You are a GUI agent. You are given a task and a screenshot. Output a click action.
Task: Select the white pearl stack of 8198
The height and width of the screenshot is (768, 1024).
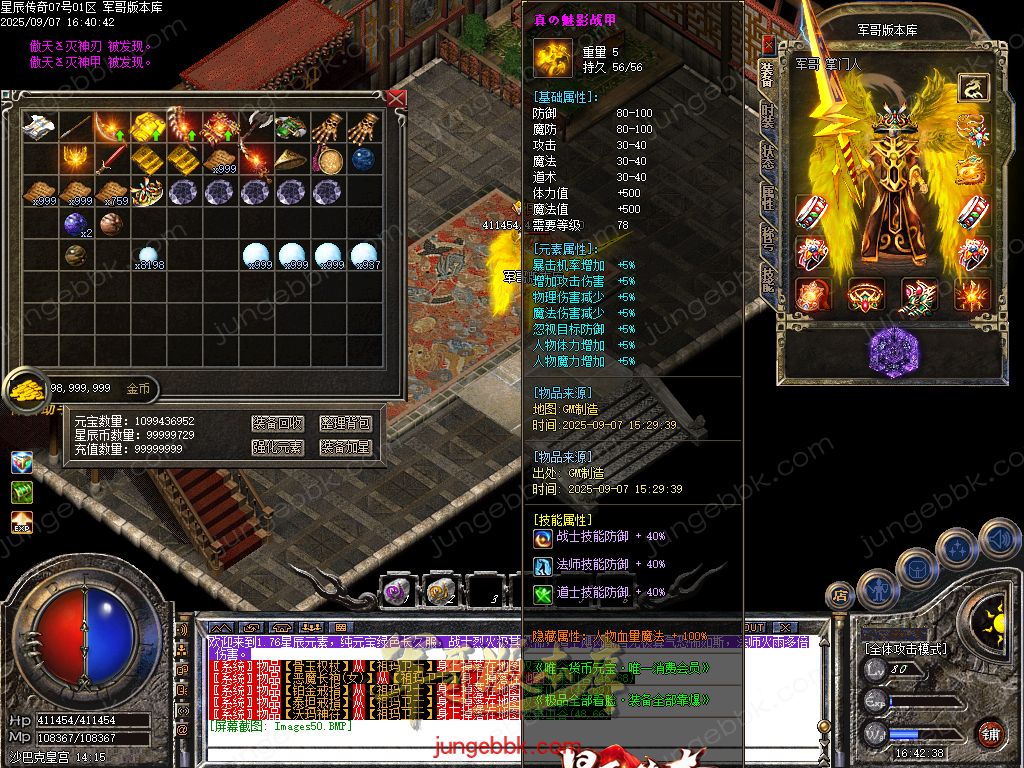tap(148, 257)
